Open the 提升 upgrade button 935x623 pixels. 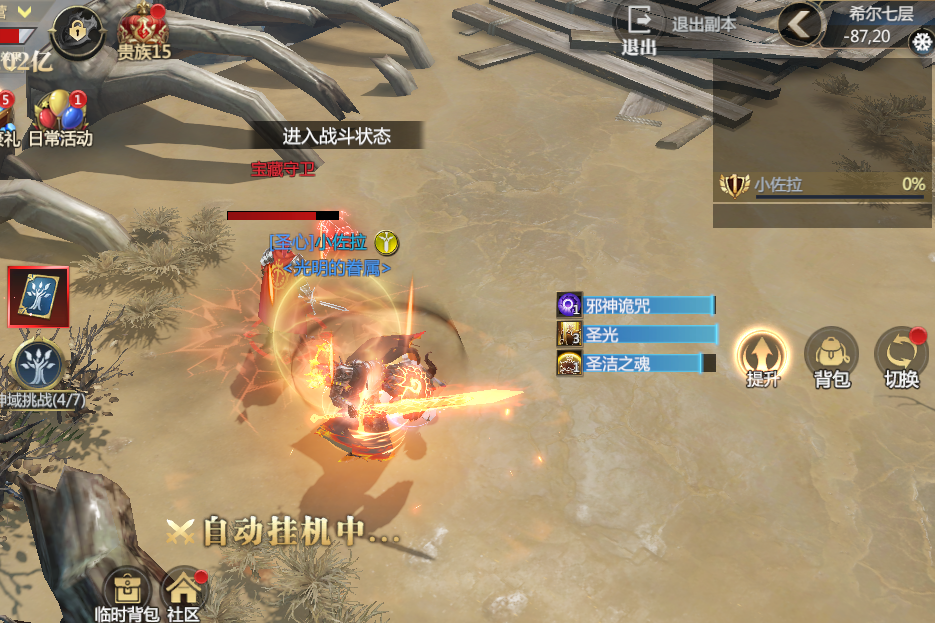pyautogui.click(x=762, y=357)
